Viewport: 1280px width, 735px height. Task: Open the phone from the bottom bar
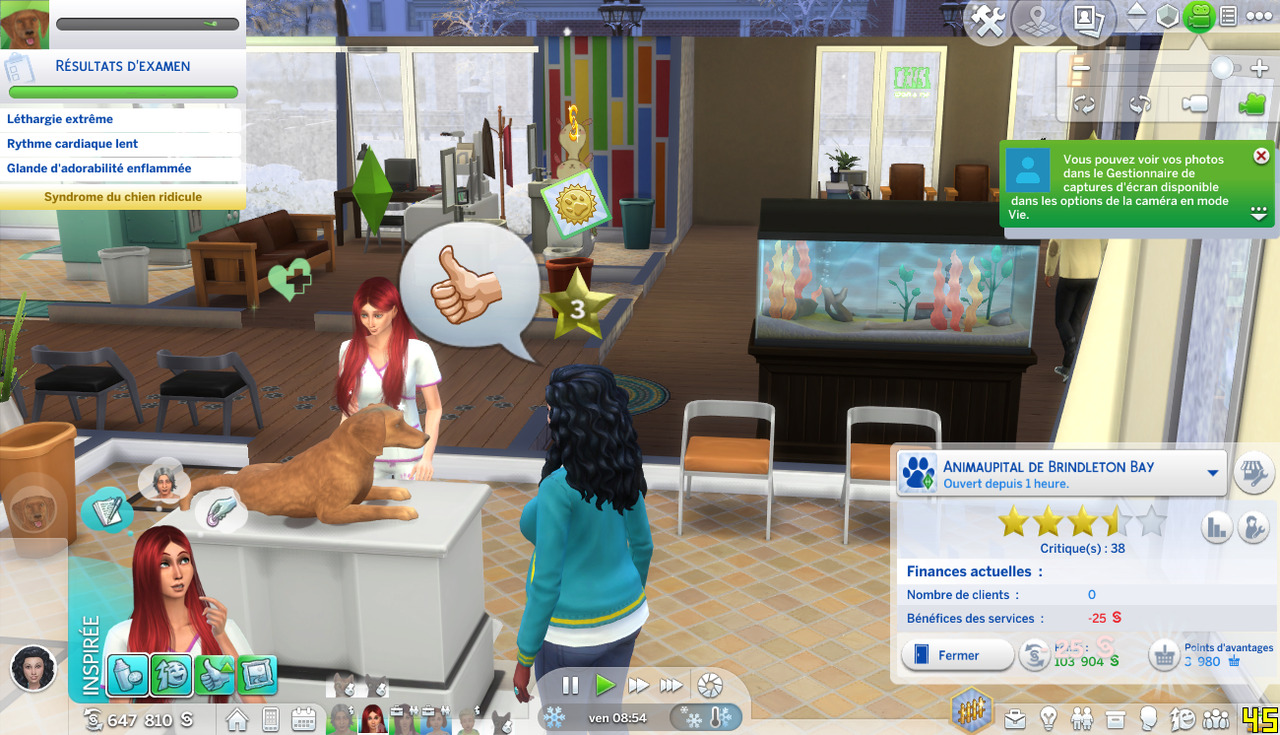[x=270, y=719]
